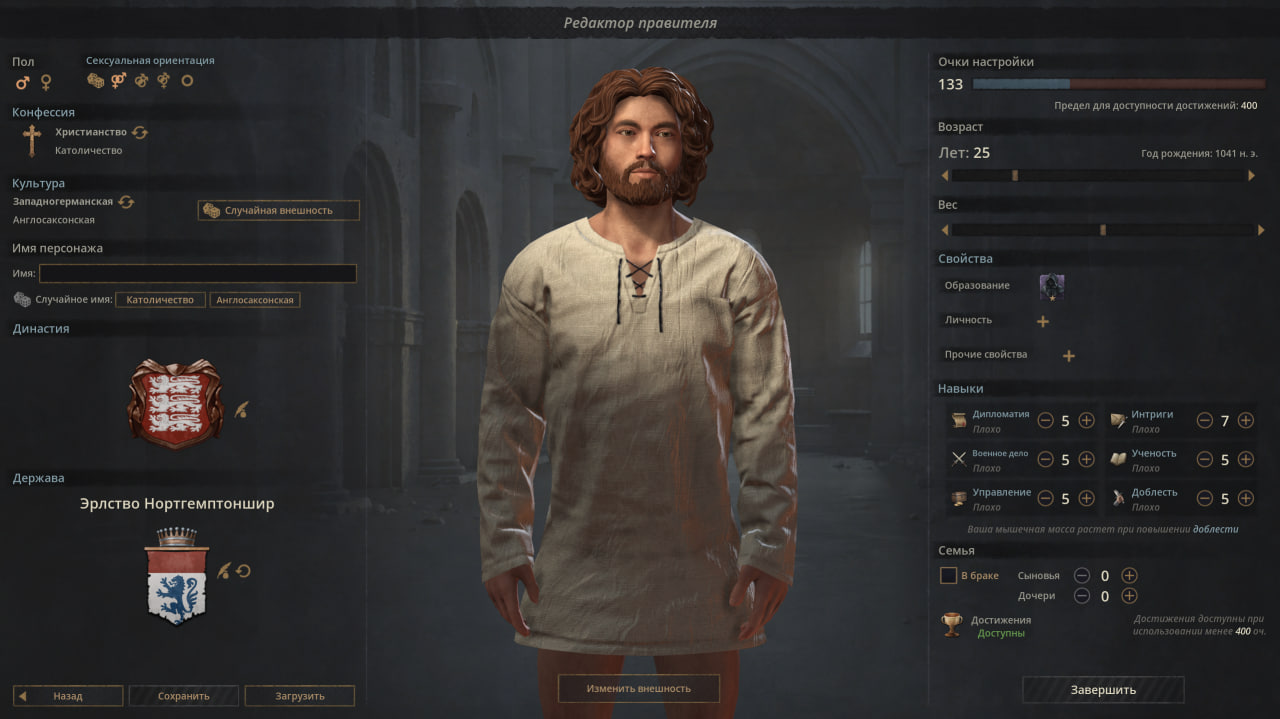Add a trait under Прочие свойства
The width and height of the screenshot is (1280, 719).
pyautogui.click(x=1068, y=355)
